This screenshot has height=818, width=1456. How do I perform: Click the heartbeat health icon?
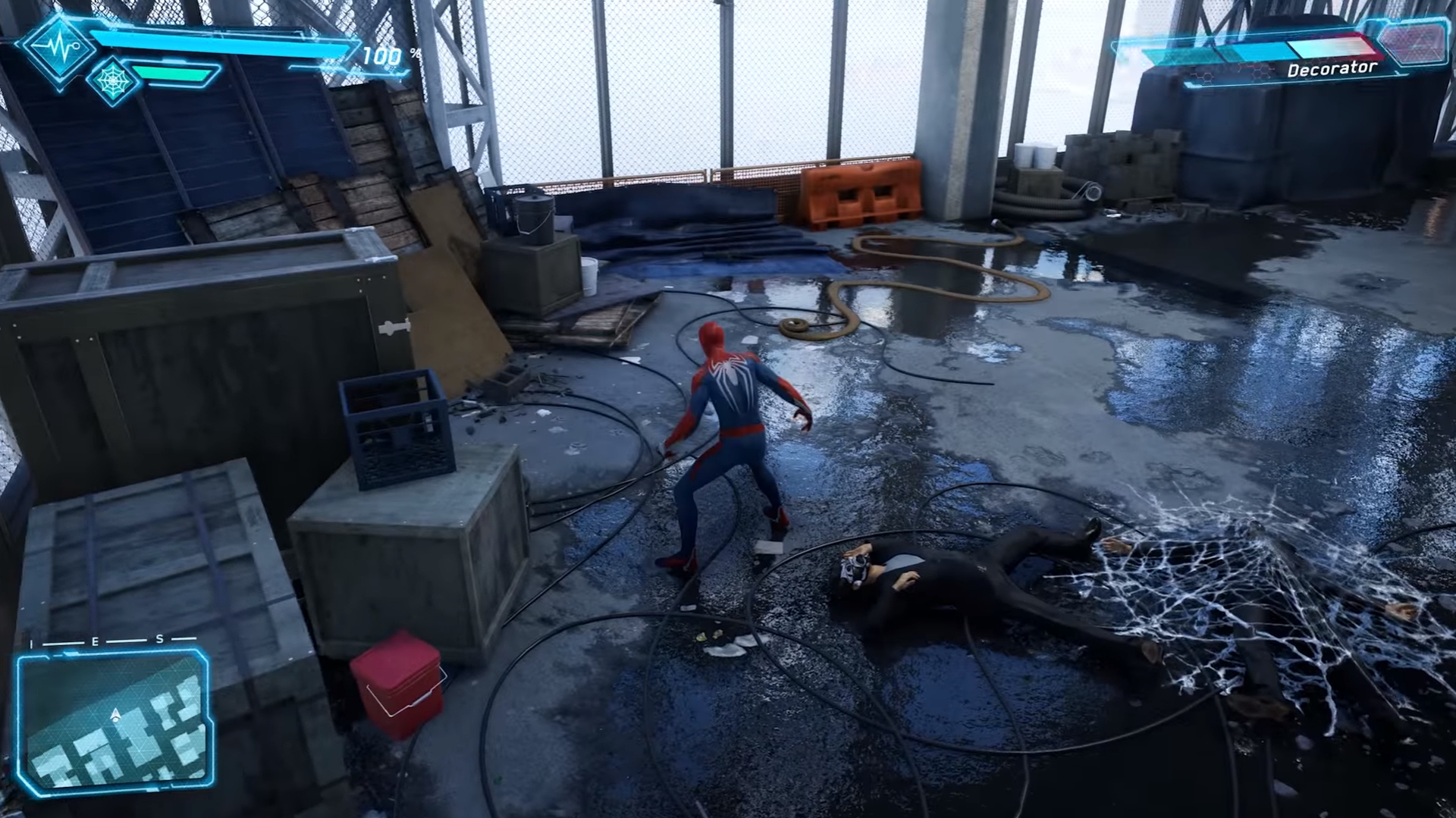(x=59, y=48)
